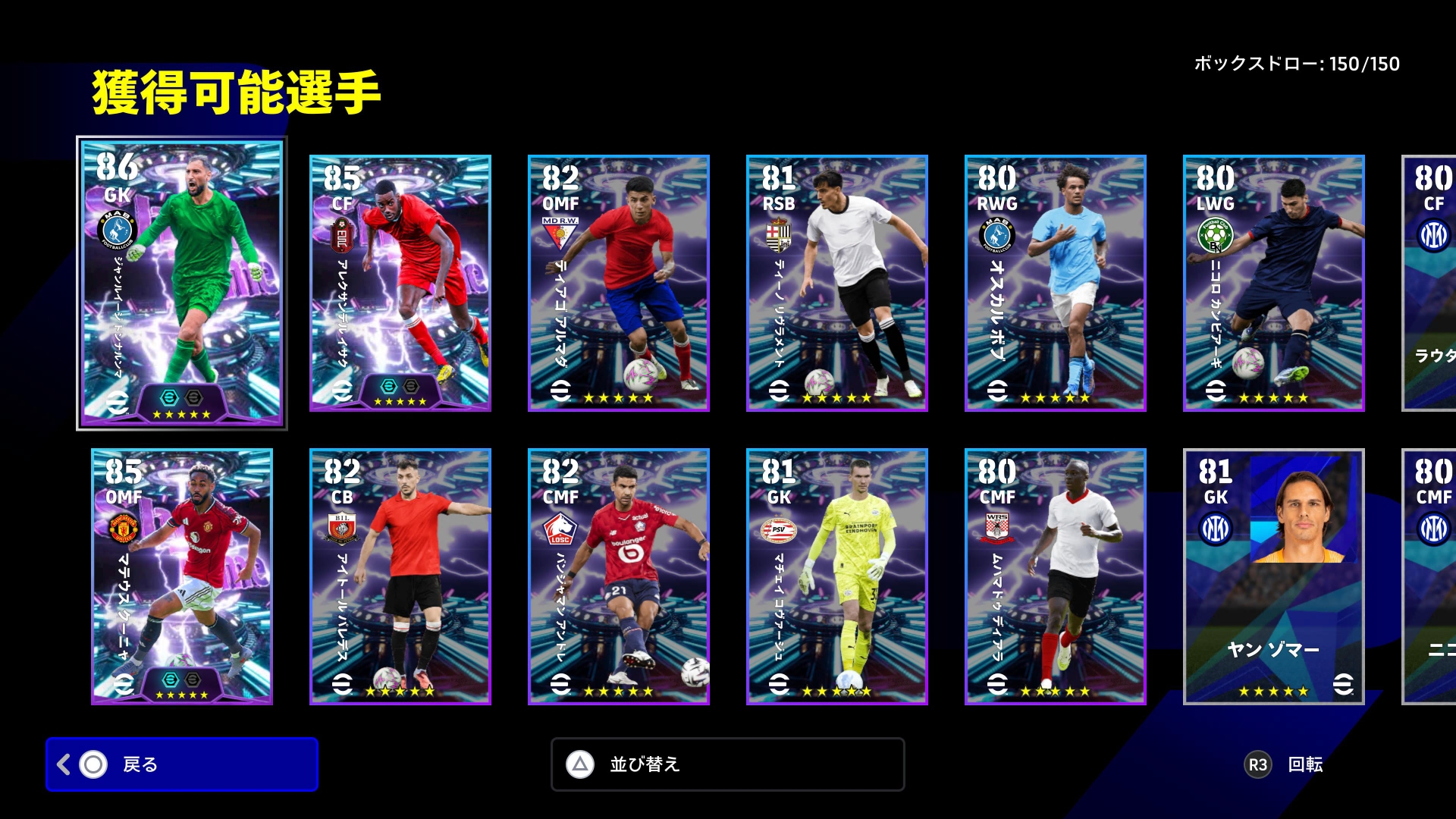Choose the 85 CF player card
This screenshot has width=1456, height=819.
click(x=400, y=284)
